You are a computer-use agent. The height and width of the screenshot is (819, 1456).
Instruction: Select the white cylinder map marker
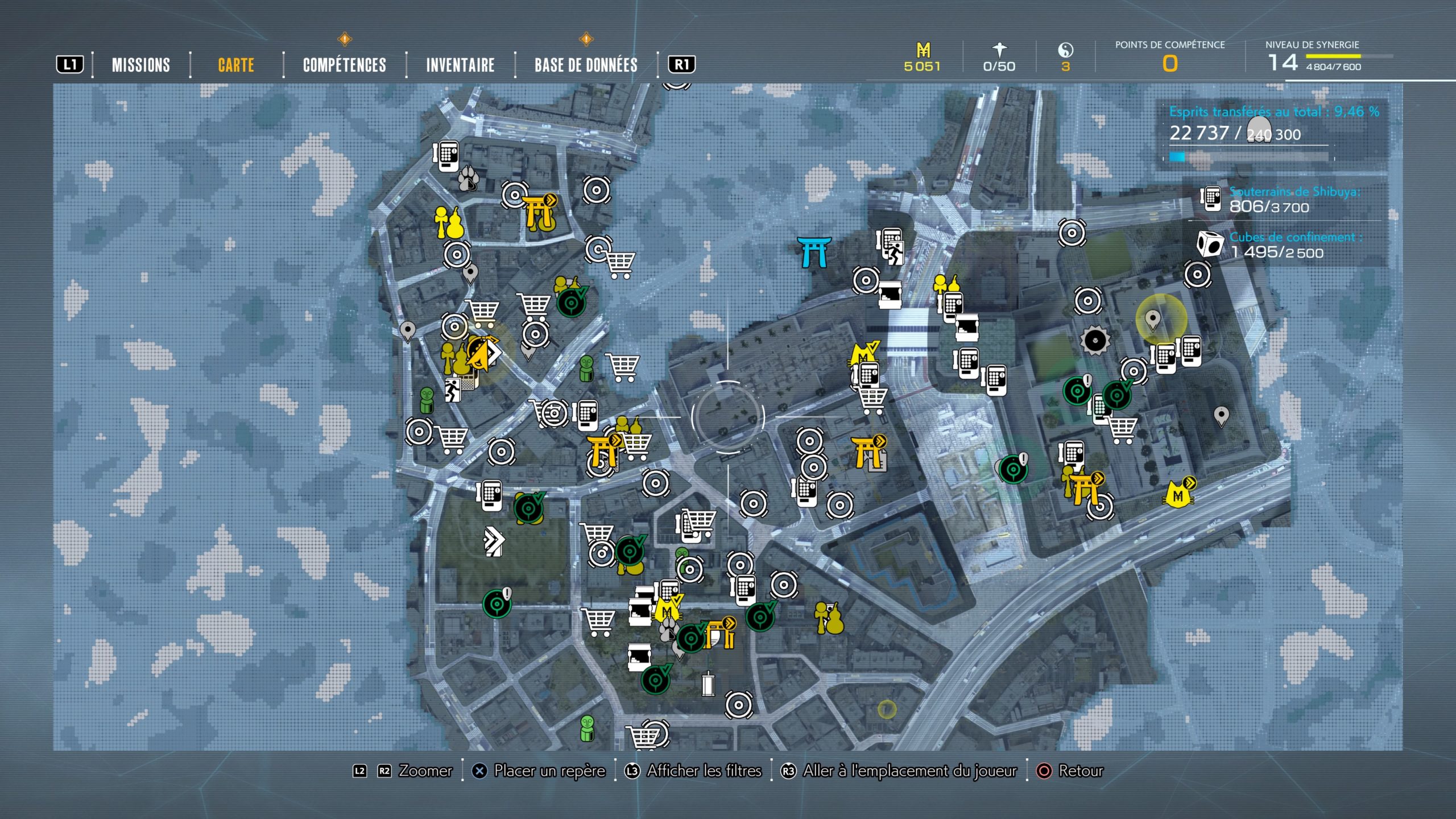point(708,684)
